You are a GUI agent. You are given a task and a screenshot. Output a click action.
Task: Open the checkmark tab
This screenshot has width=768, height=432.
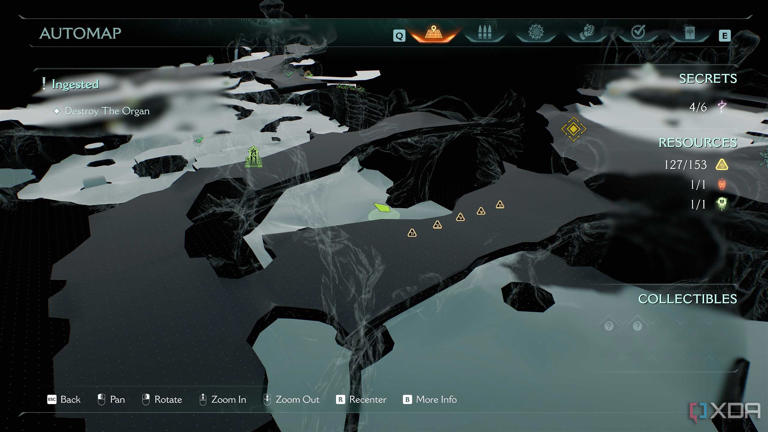pyautogui.click(x=636, y=33)
